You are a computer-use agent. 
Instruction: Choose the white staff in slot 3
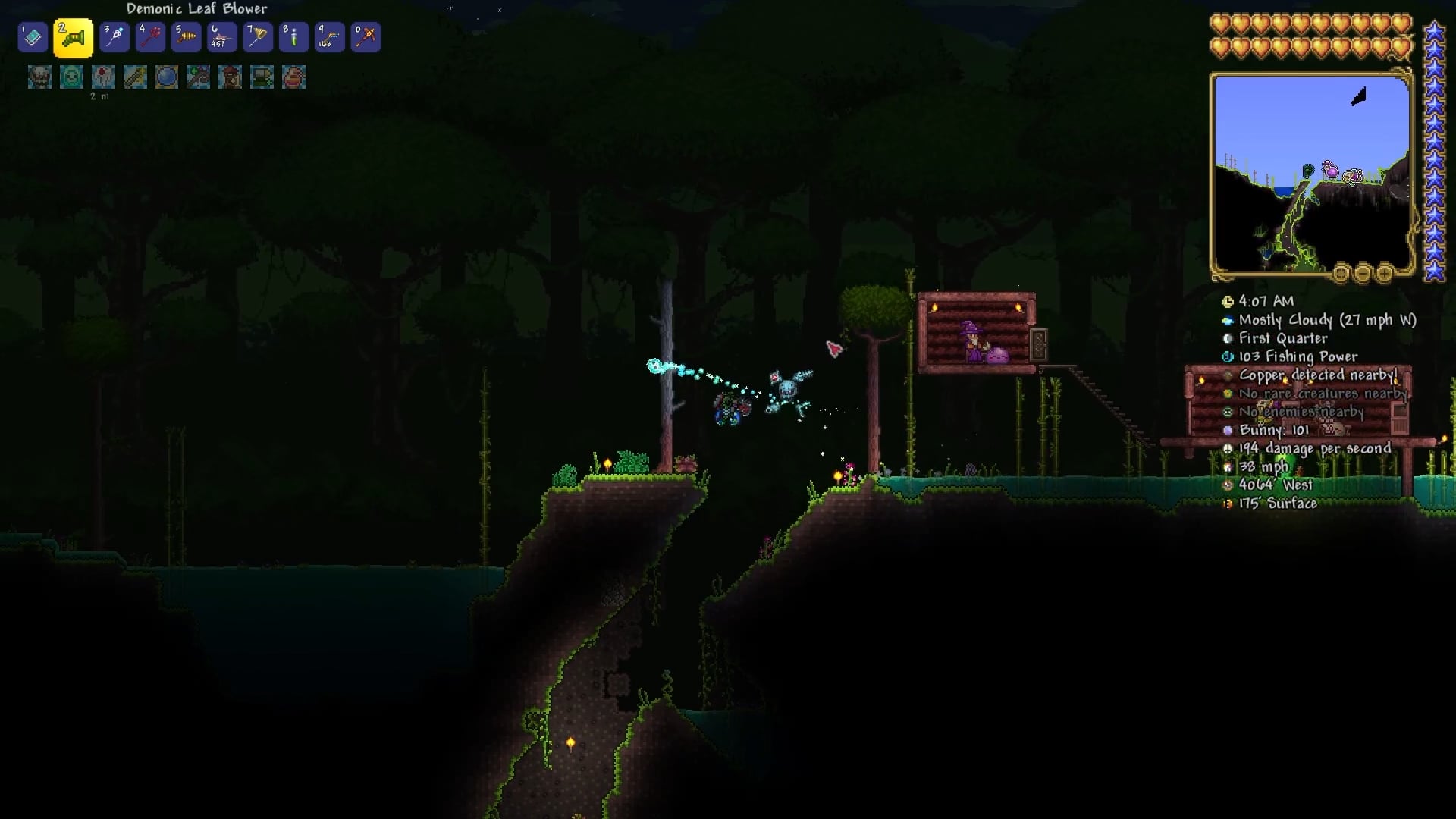click(114, 37)
